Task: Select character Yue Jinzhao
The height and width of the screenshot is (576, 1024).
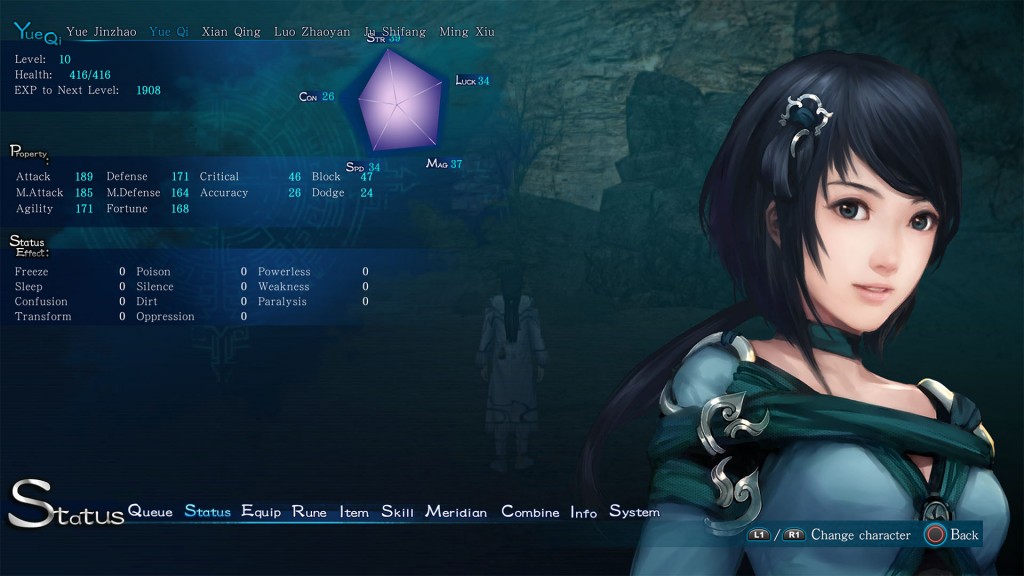Action: click(x=101, y=32)
